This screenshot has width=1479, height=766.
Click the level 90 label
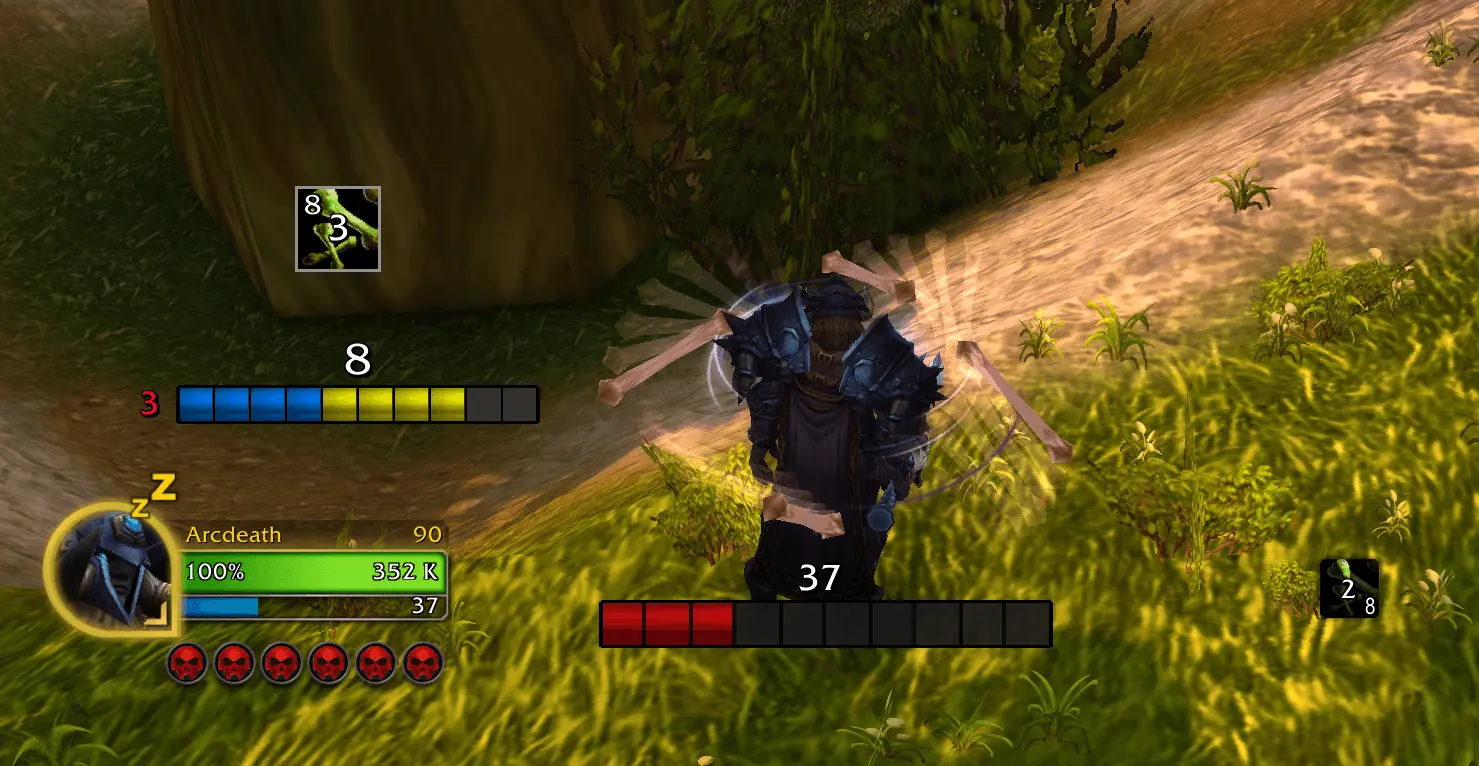pyautogui.click(x=428, y=535)
